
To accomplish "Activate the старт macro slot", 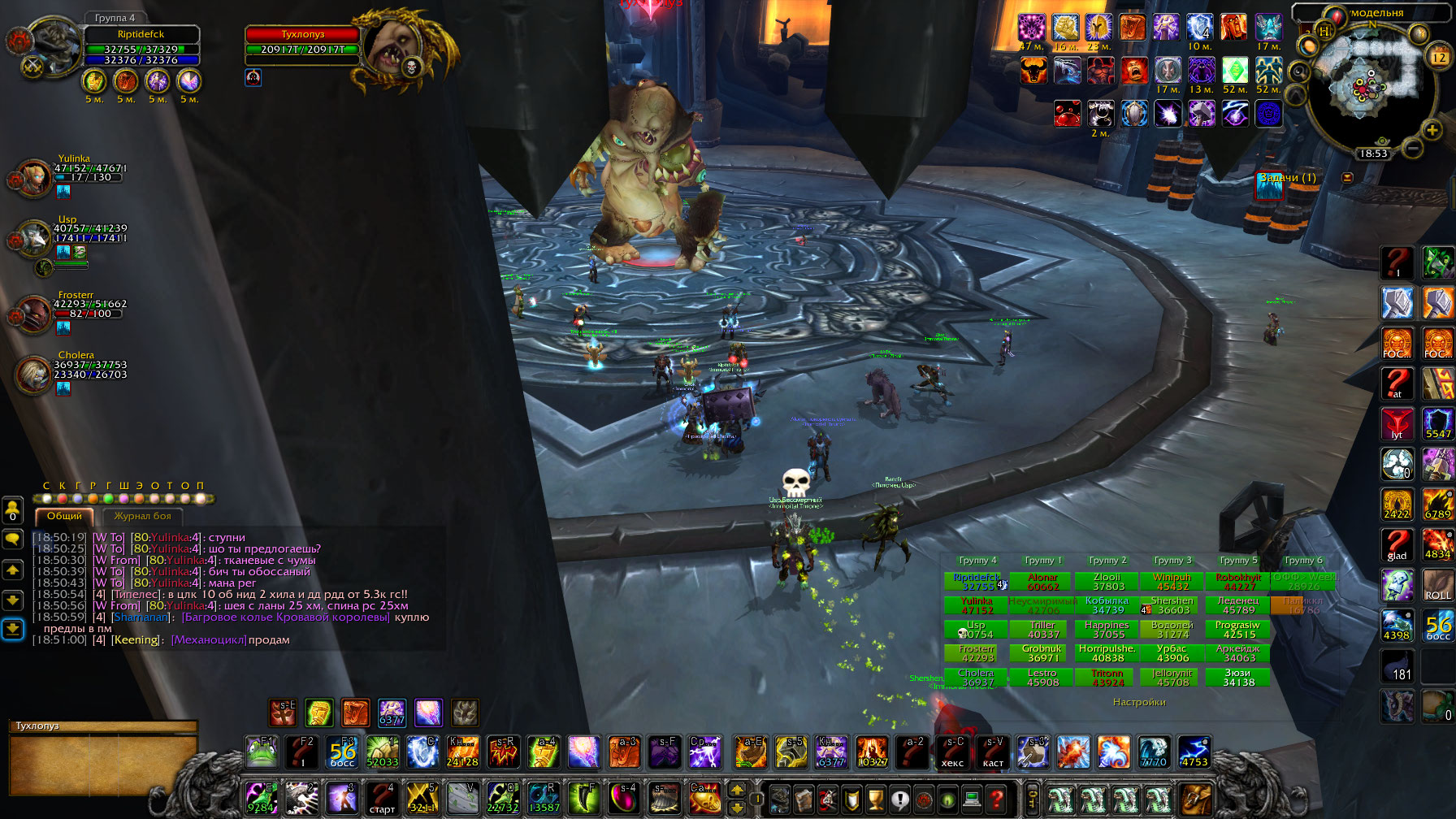I will (x=381, y=799).
